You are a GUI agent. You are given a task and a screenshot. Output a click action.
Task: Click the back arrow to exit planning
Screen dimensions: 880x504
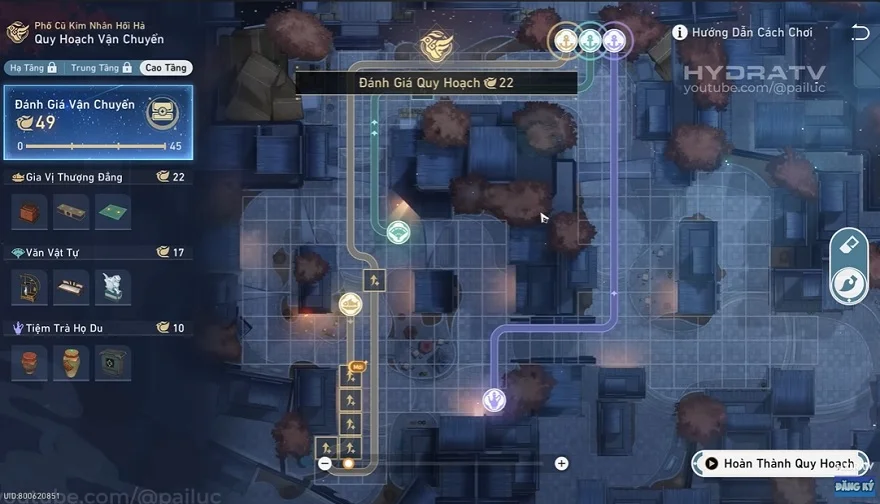click(859, 33)
